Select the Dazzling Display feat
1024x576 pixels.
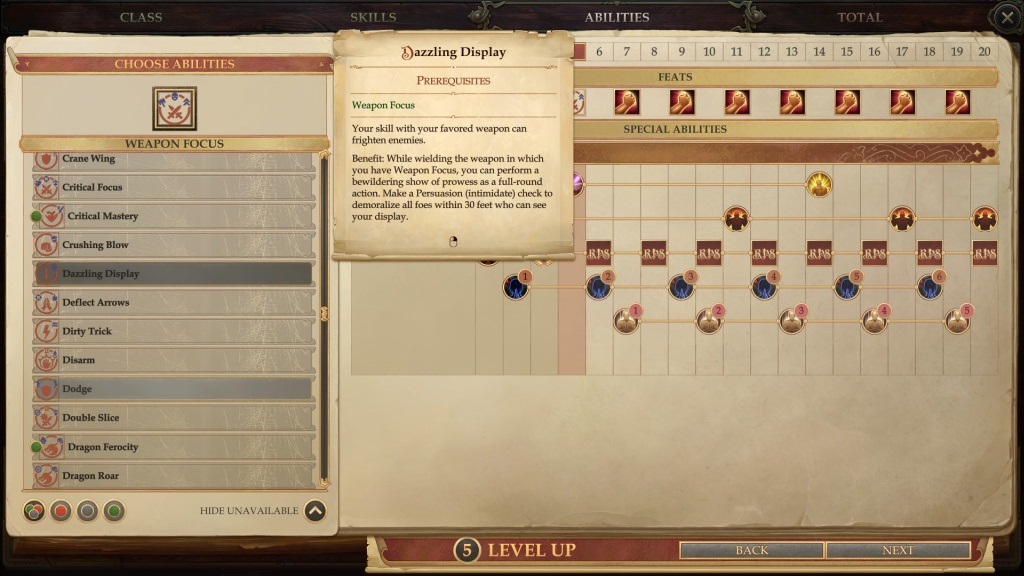click(x=175, y=274)
